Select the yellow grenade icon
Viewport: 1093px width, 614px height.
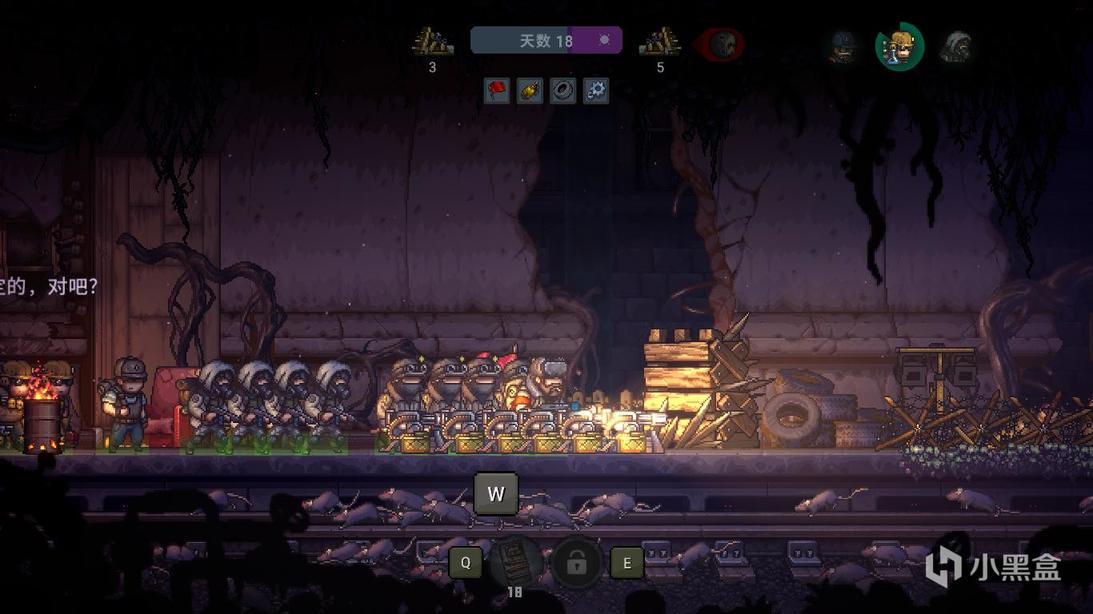click(530, 91)
